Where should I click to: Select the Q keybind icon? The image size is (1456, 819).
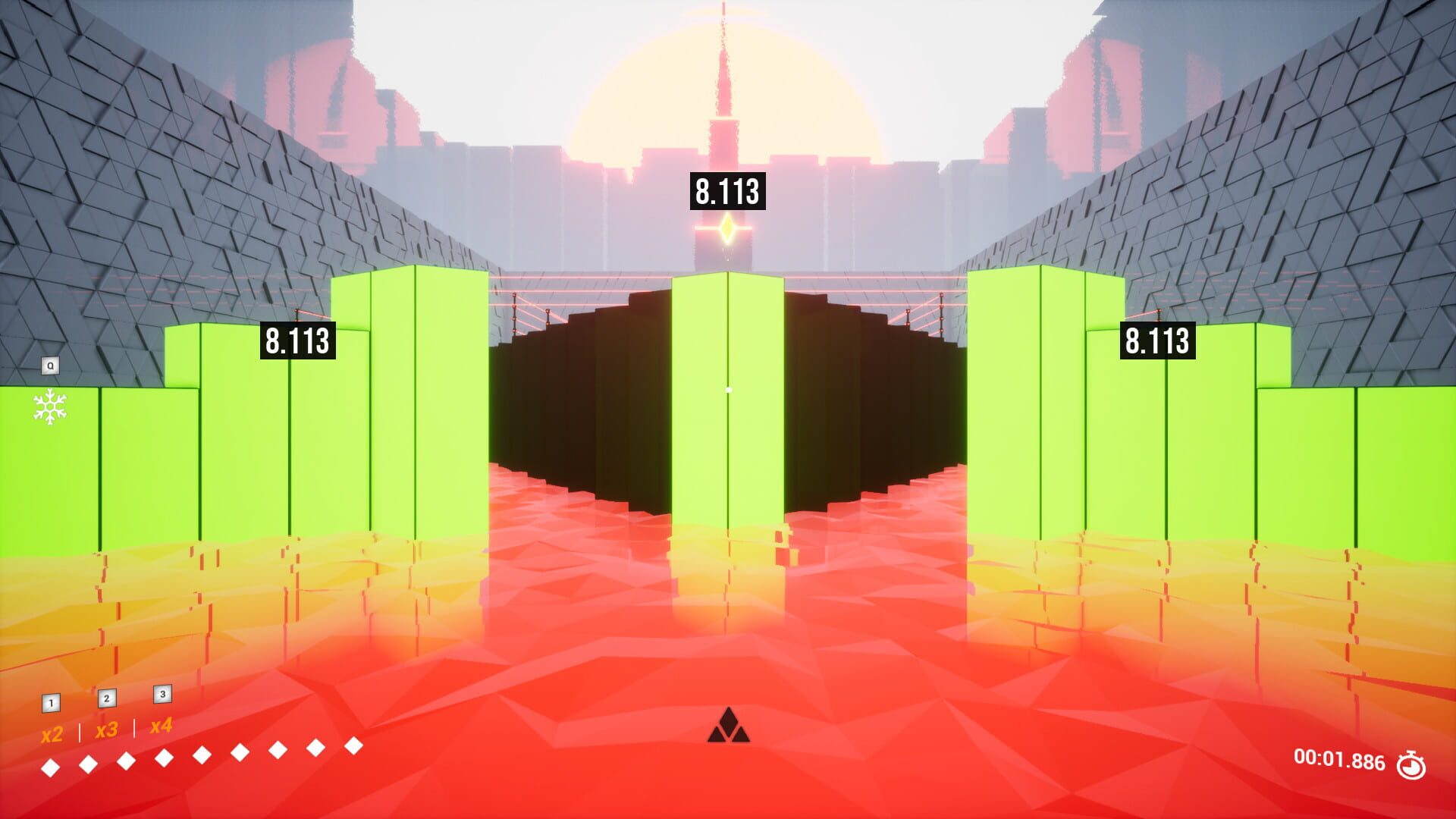click(50, 364)
